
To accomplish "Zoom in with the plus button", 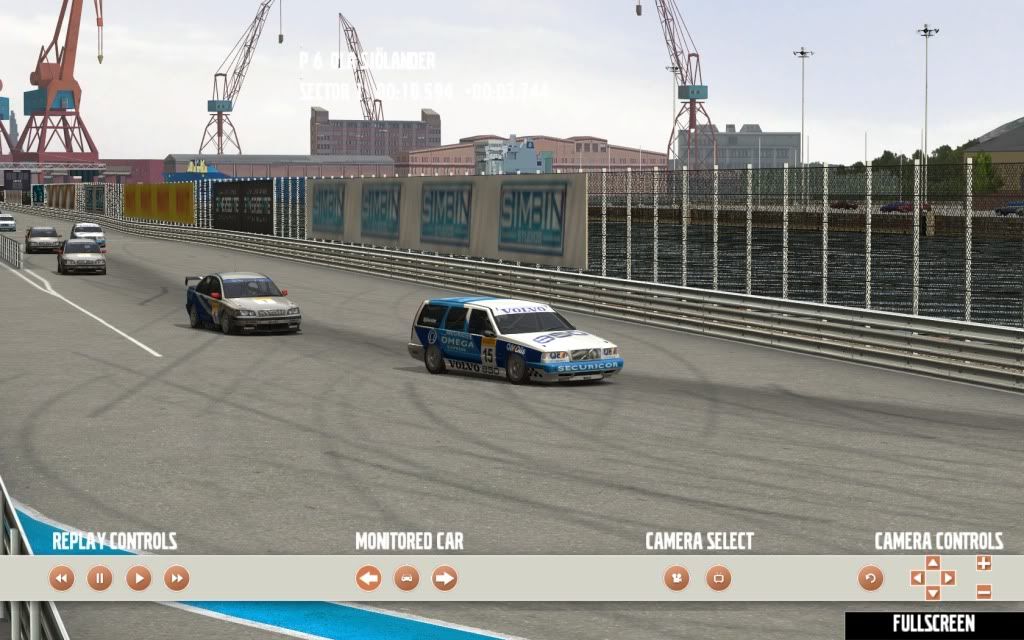I will point(984,563).
